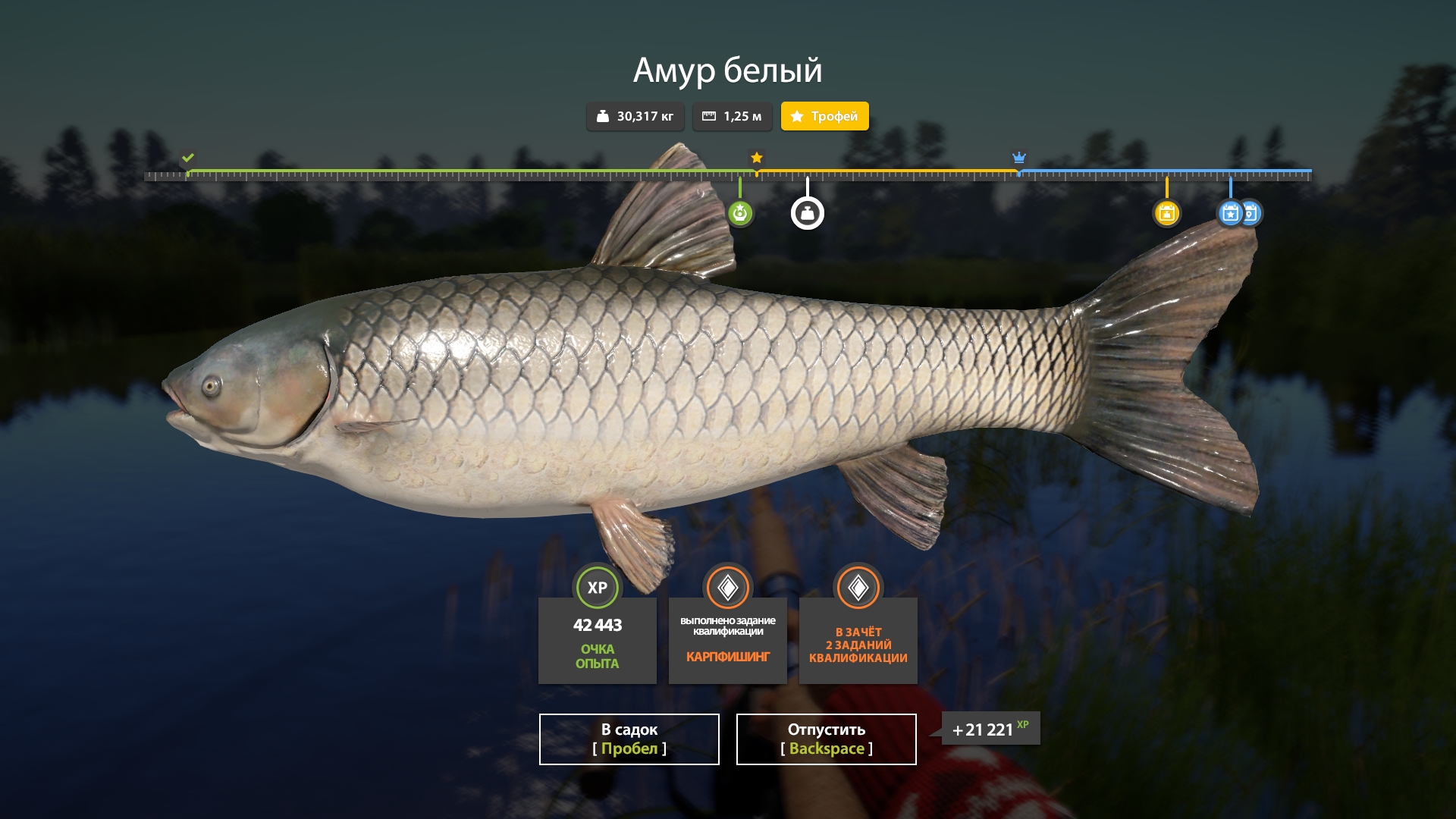Select the yellow calendar record marker
This screenshot has width=1456, height=819.
[1166, 213]
